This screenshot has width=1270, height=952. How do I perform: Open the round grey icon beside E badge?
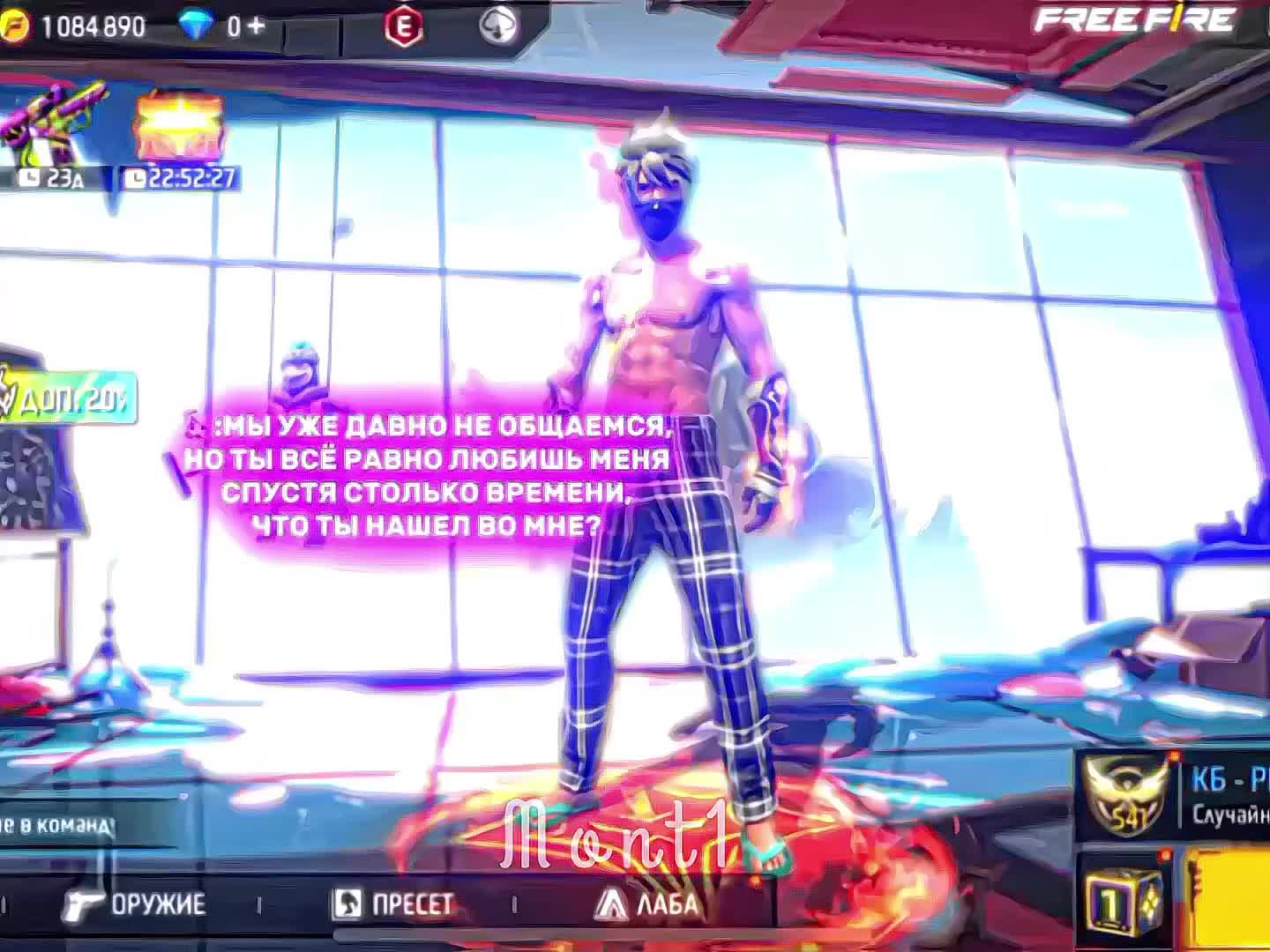coord(498,26)
